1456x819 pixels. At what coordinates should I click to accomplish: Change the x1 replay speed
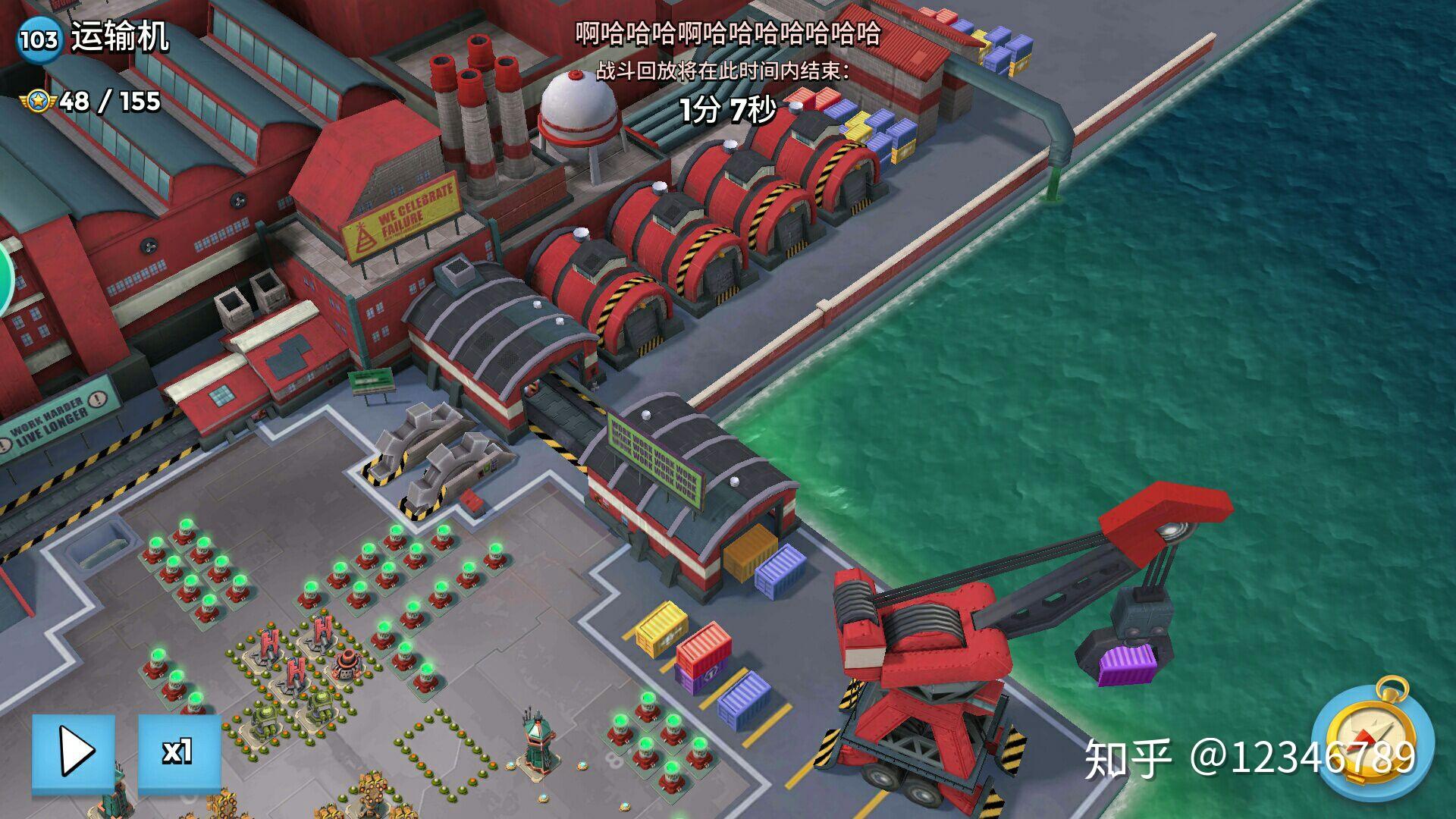click(x=179, y=754)
